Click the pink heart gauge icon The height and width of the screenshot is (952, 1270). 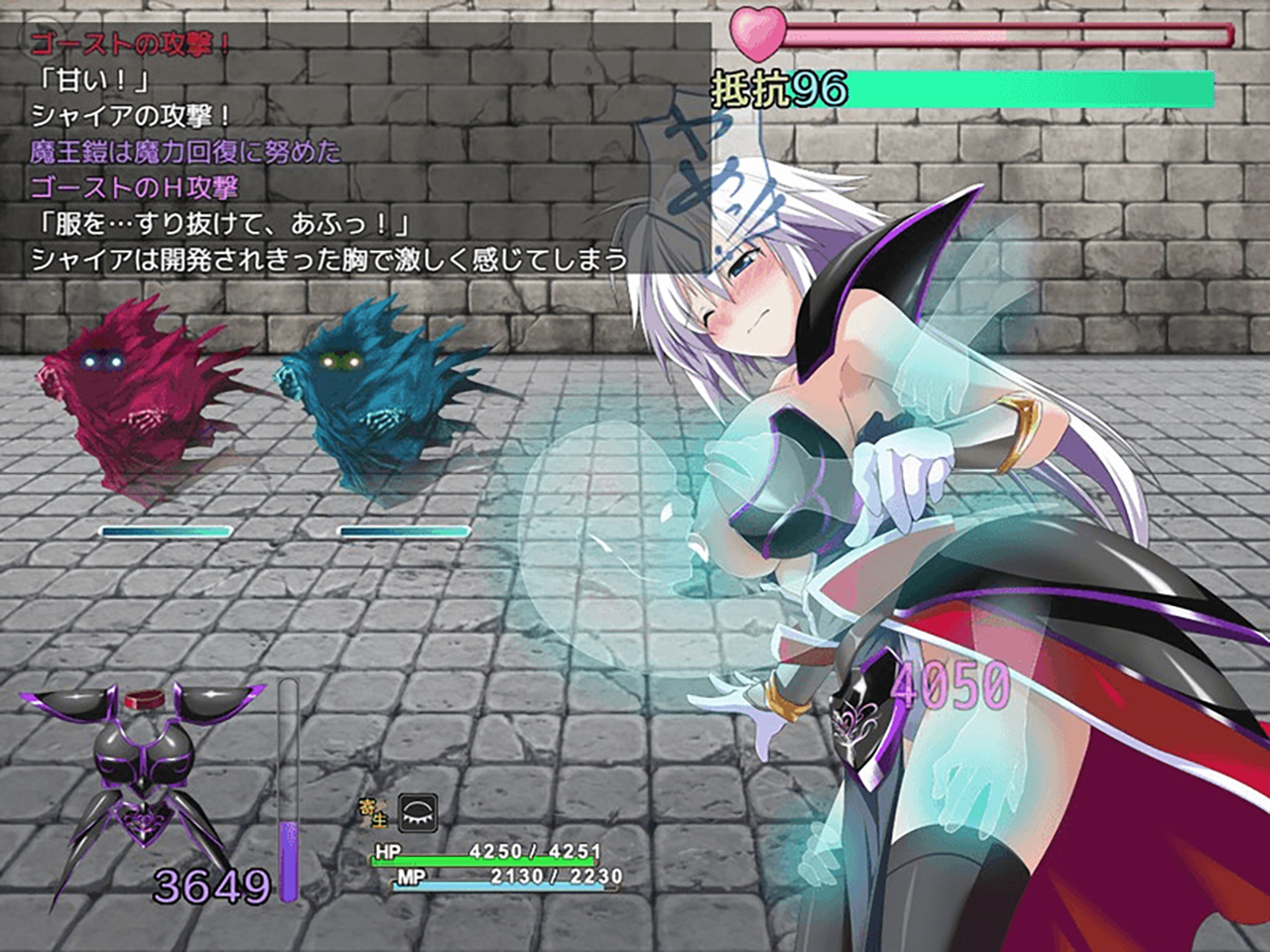click(x=758, y=35)
